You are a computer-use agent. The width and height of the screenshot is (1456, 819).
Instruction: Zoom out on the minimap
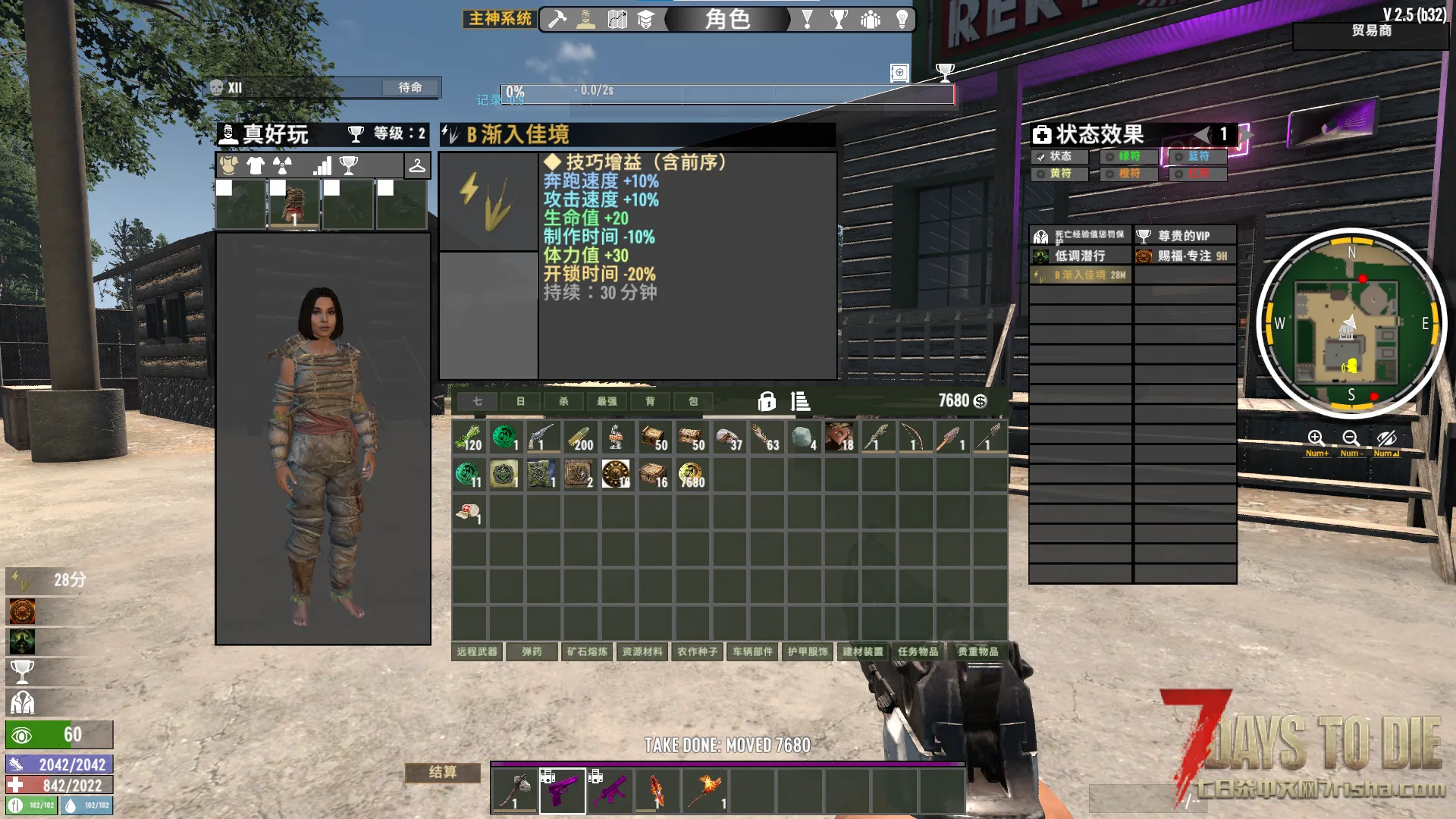point(1351,438)
